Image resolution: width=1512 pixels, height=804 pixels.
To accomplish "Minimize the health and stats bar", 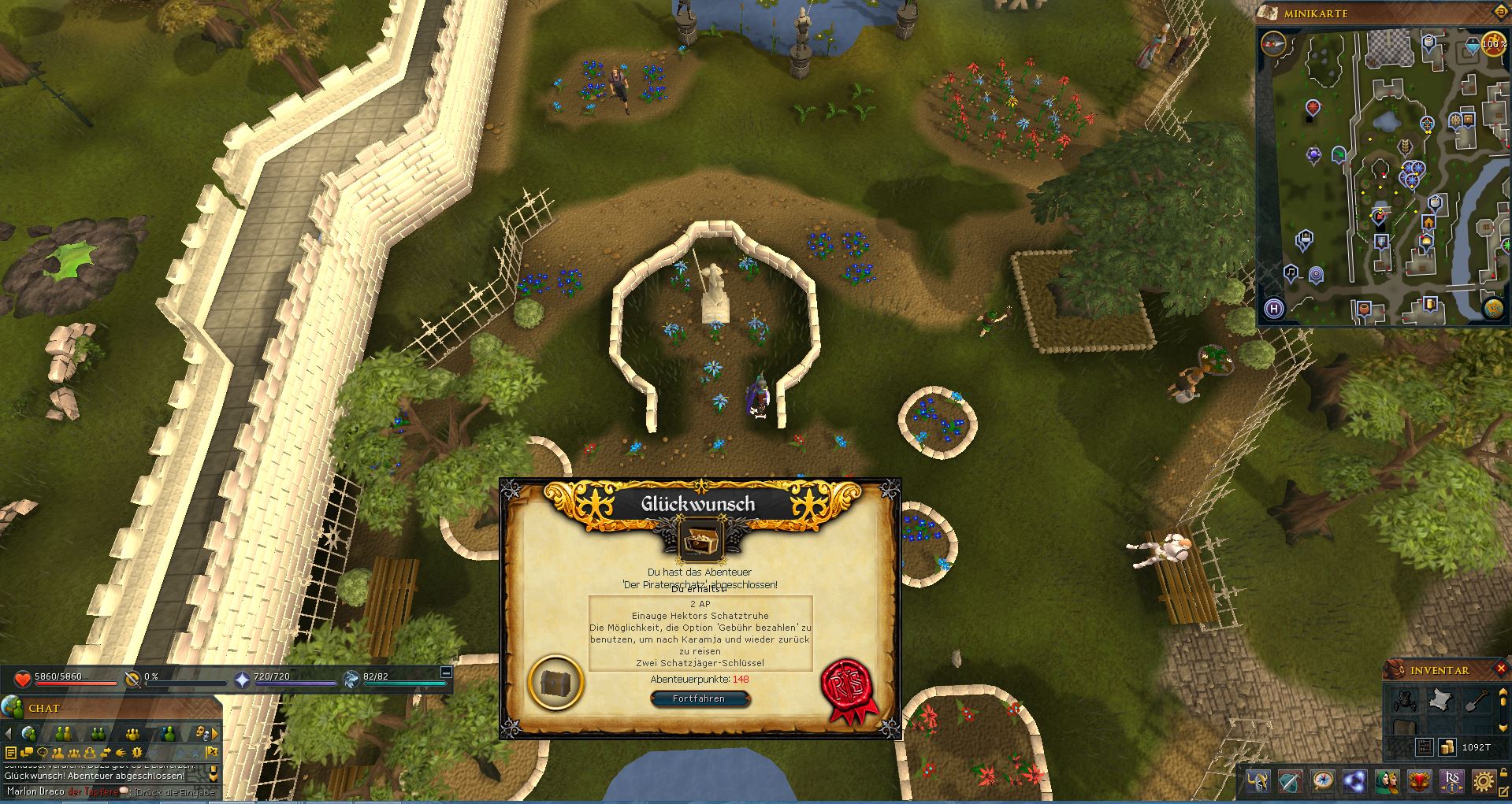I will pos(446,672).
